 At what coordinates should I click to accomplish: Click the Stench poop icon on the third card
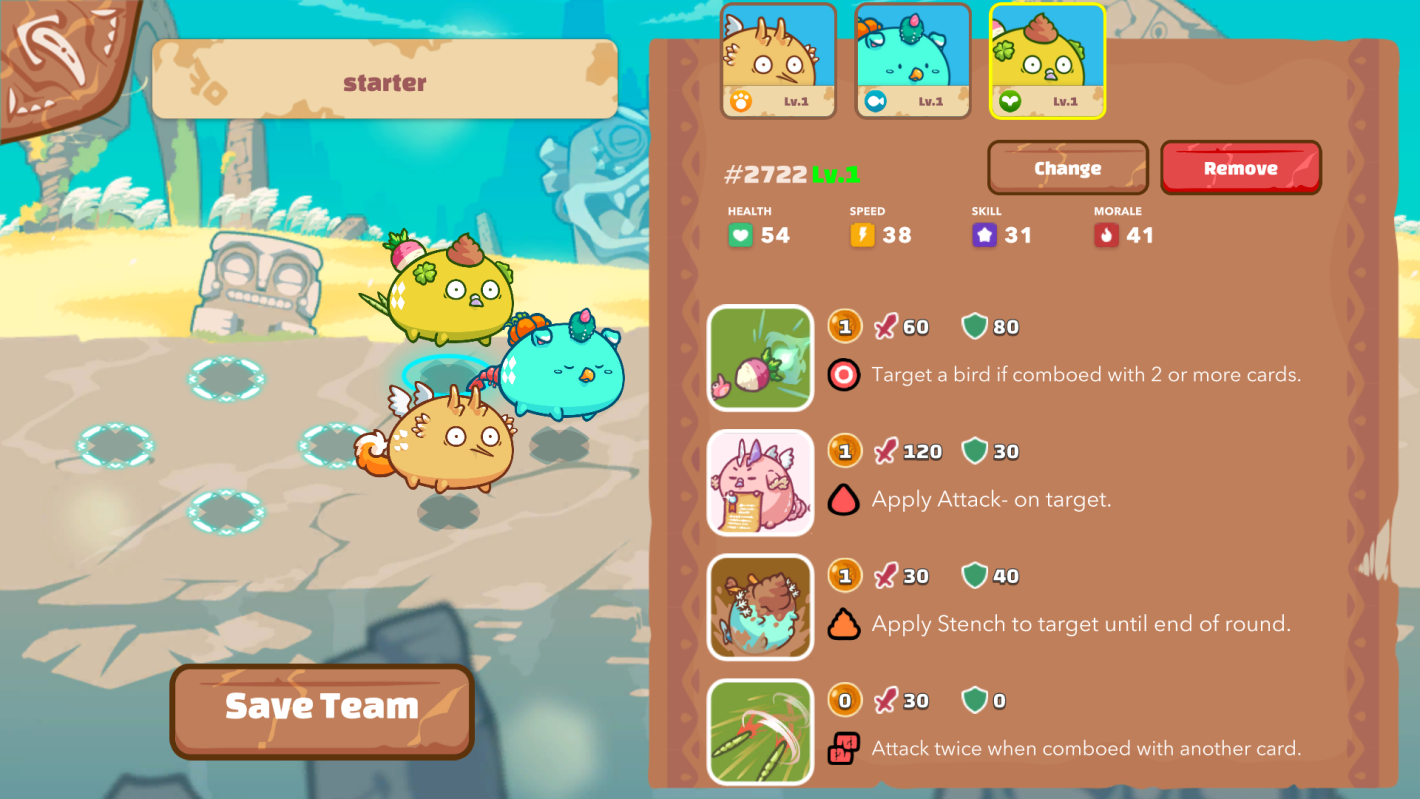click(x=845, y=624)
